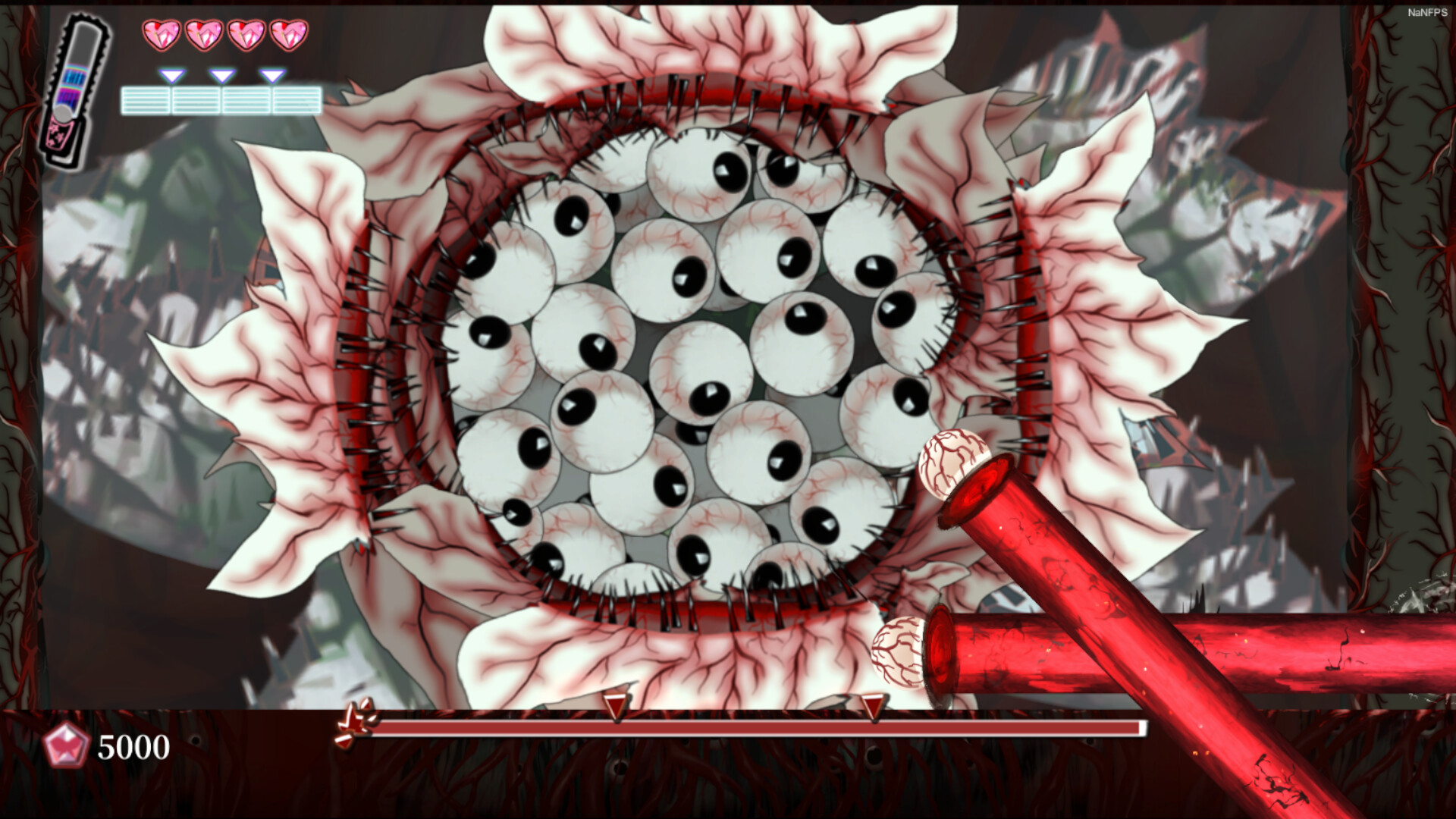Screen dimensions: 1456x819
Task: Expand the first segment of the energy gauge
Action: pos(146,99)
